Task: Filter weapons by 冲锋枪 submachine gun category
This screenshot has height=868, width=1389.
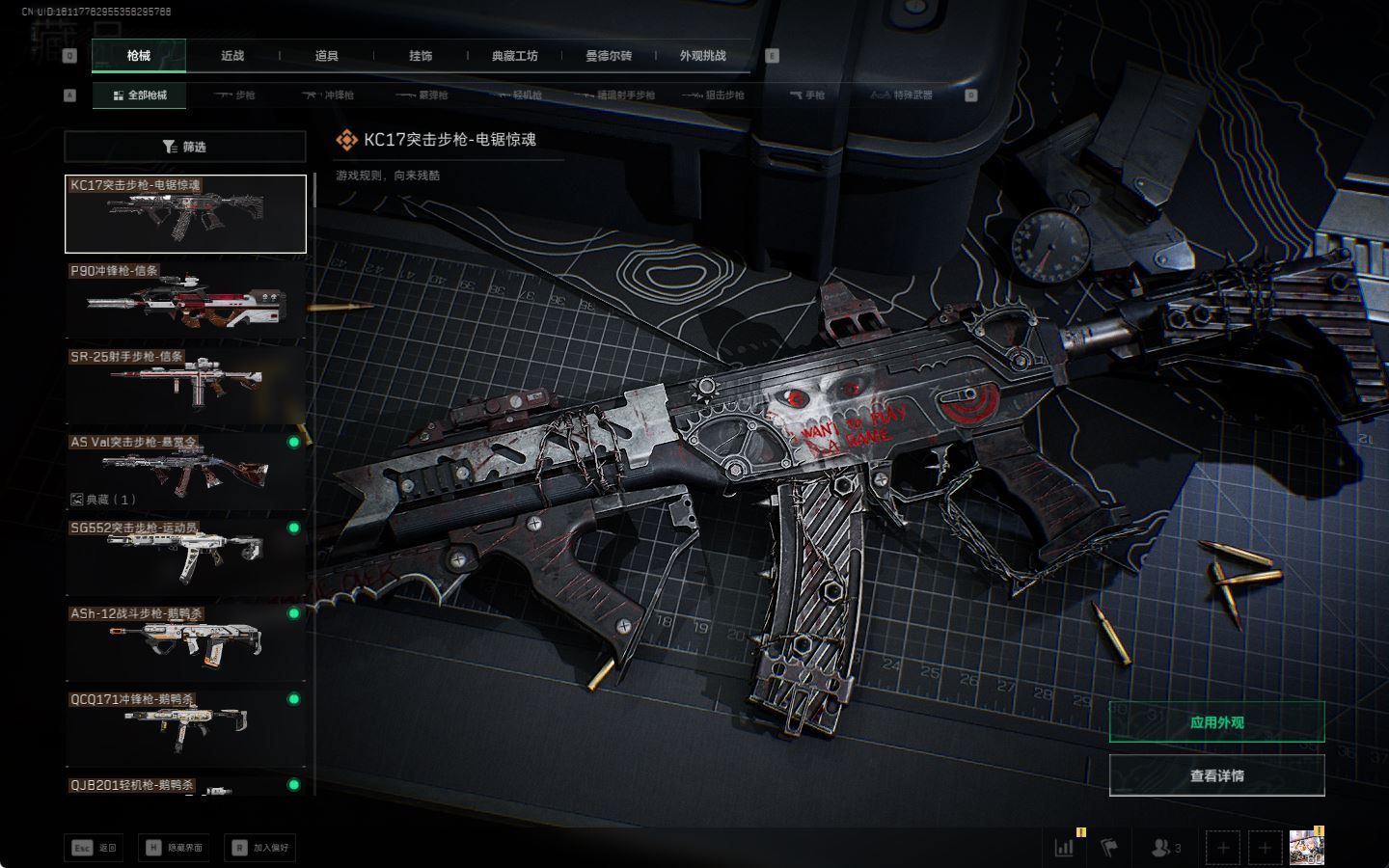Action: tap(328, 95)
